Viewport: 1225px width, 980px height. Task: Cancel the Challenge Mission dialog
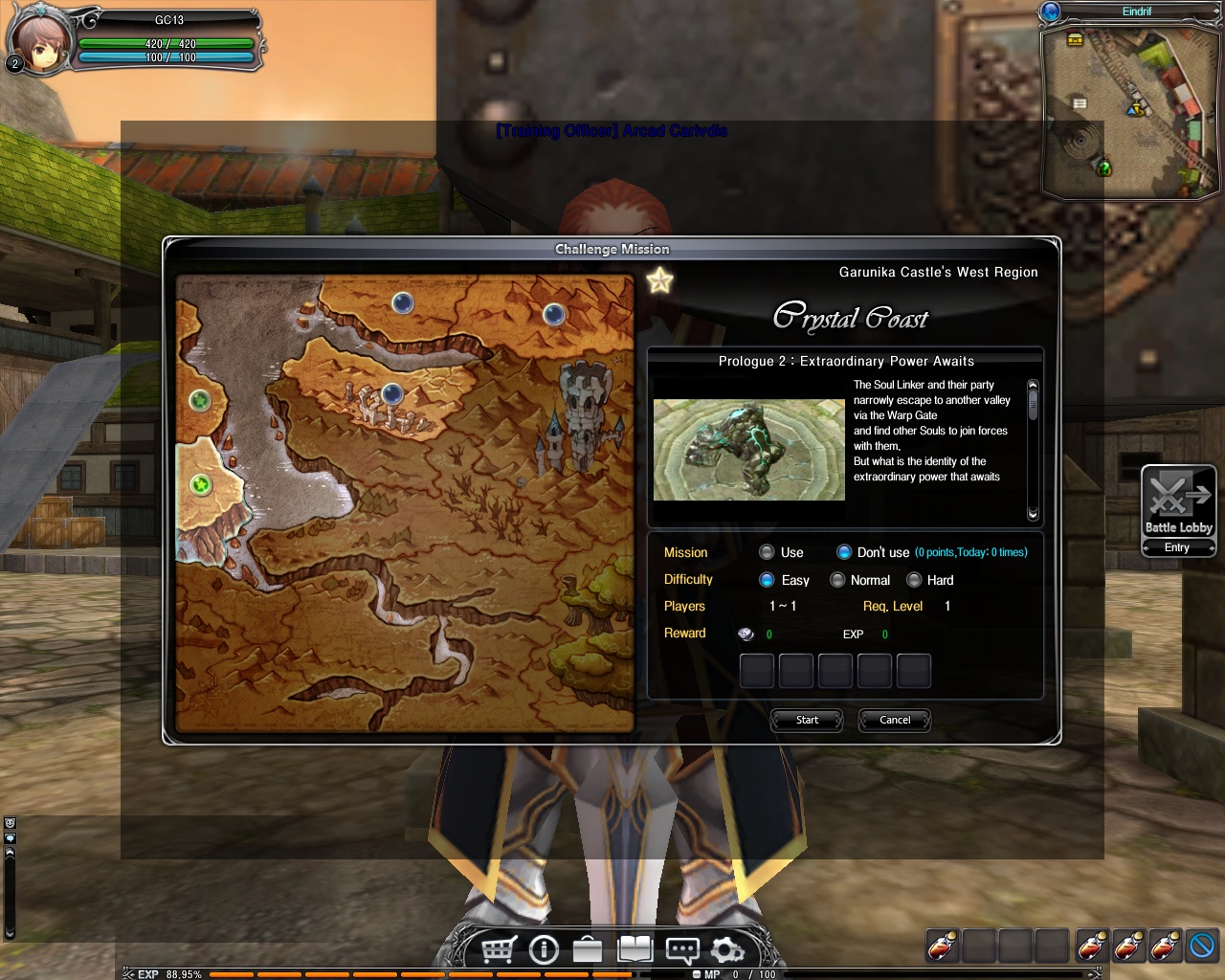tap(895, 720)
